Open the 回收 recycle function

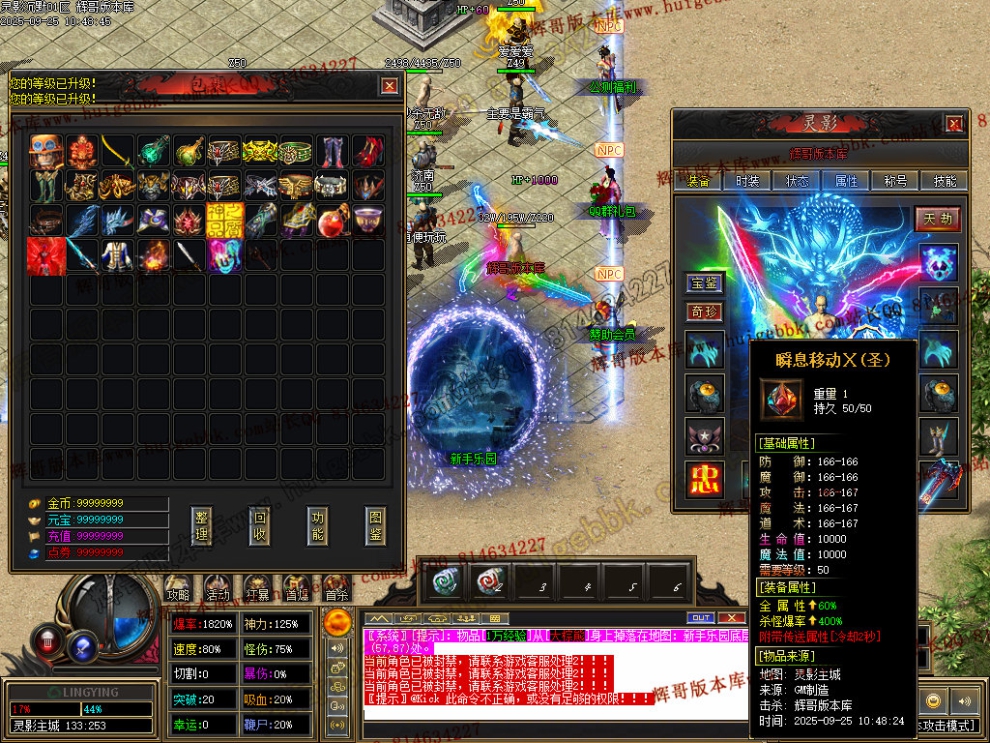260,525
